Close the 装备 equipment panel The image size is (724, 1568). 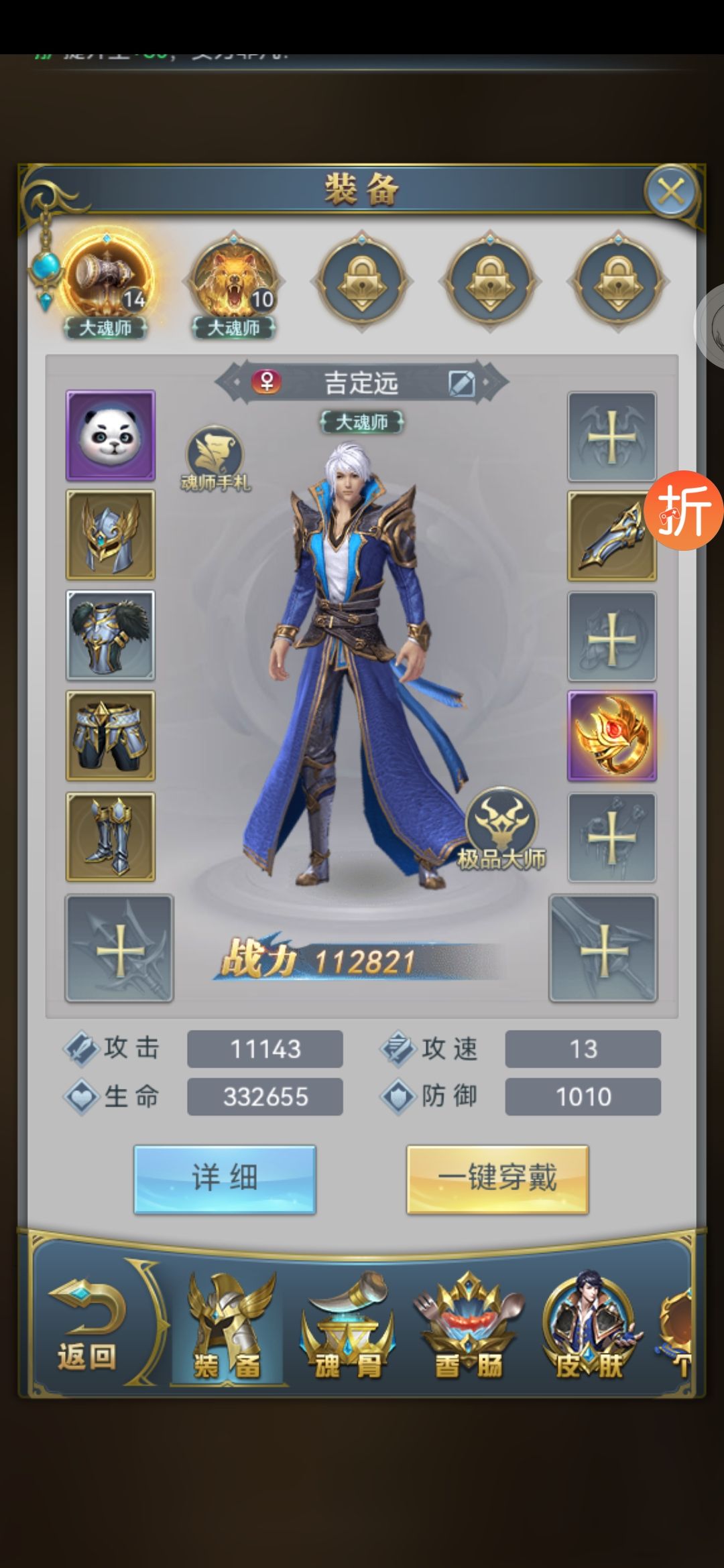click(670, 192)
